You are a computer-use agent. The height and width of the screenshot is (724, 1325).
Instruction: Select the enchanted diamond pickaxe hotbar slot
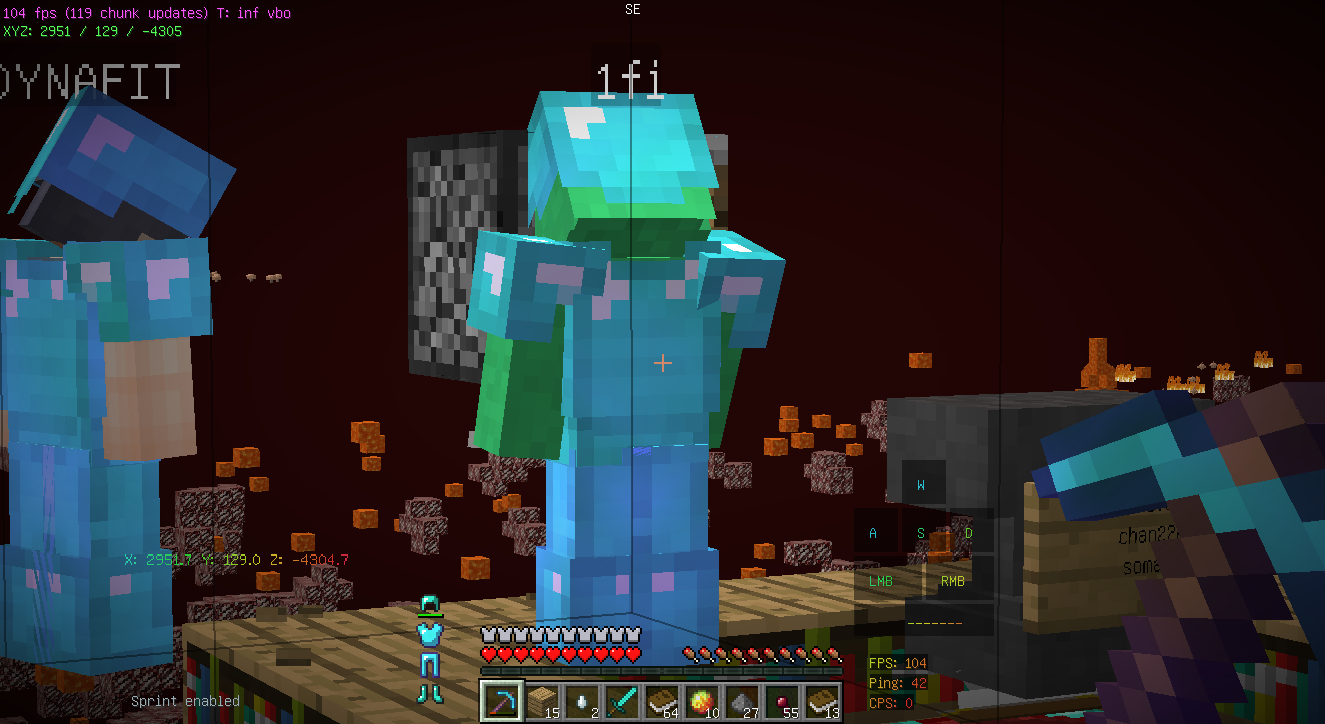(500, 700)
